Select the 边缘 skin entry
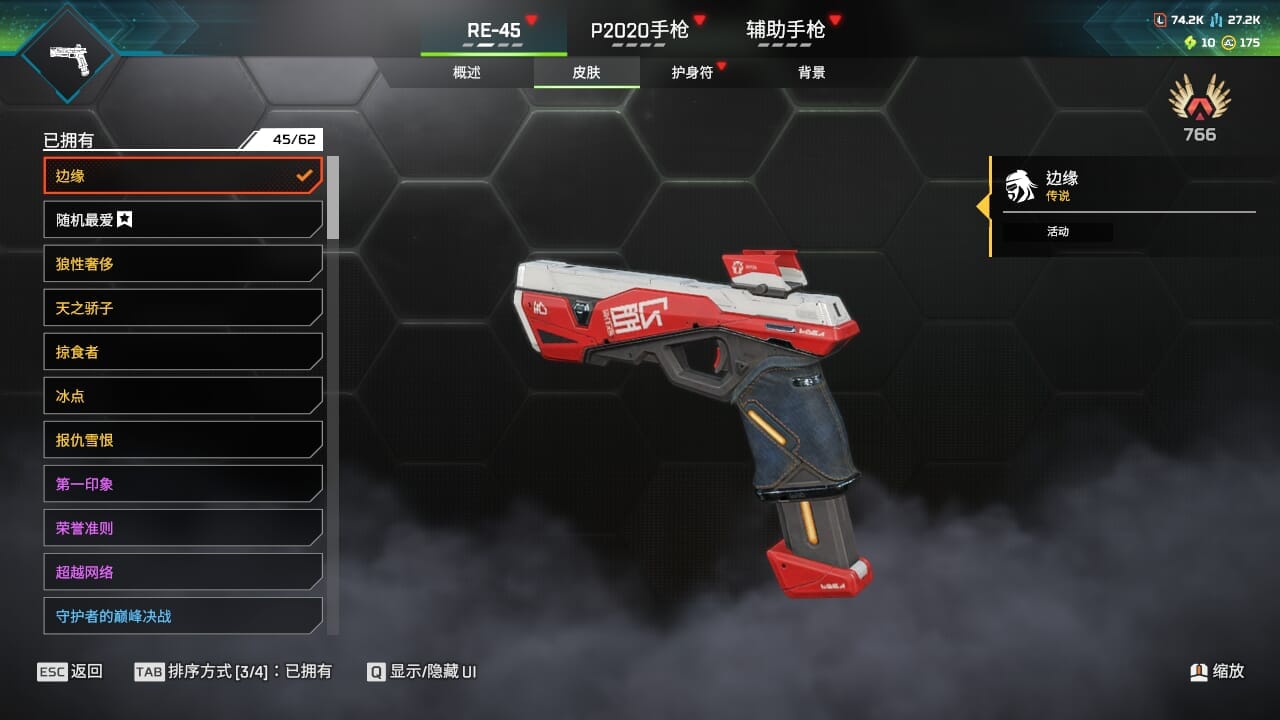This screenshot has width=1280, height=720. (183, 176)
